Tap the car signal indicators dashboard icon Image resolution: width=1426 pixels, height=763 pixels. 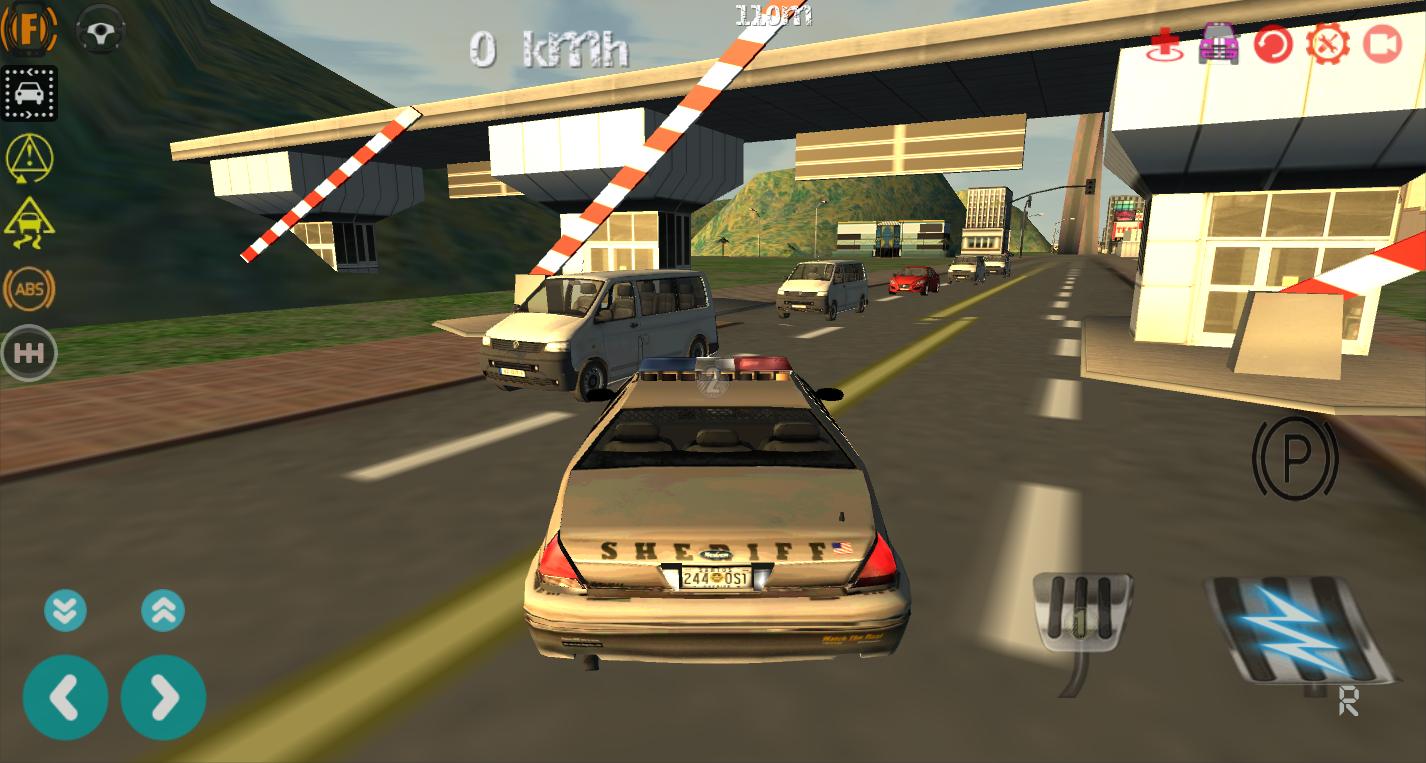click(x=29, y=93)
